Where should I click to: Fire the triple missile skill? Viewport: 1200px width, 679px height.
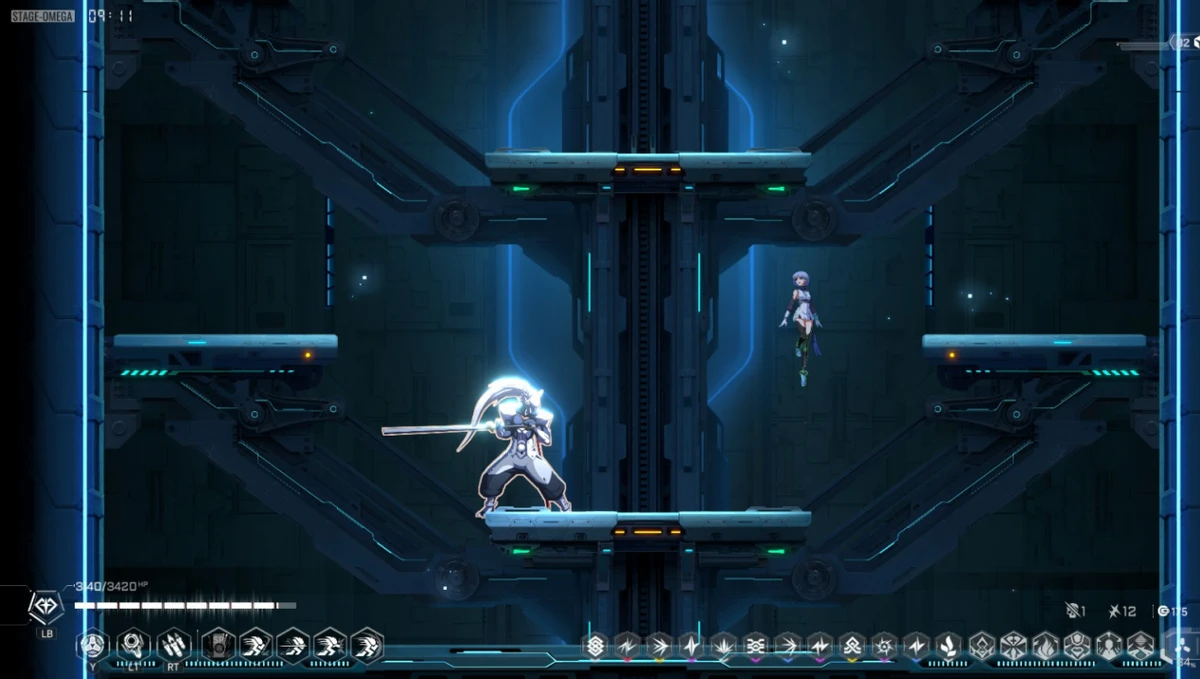coord(173,645)
